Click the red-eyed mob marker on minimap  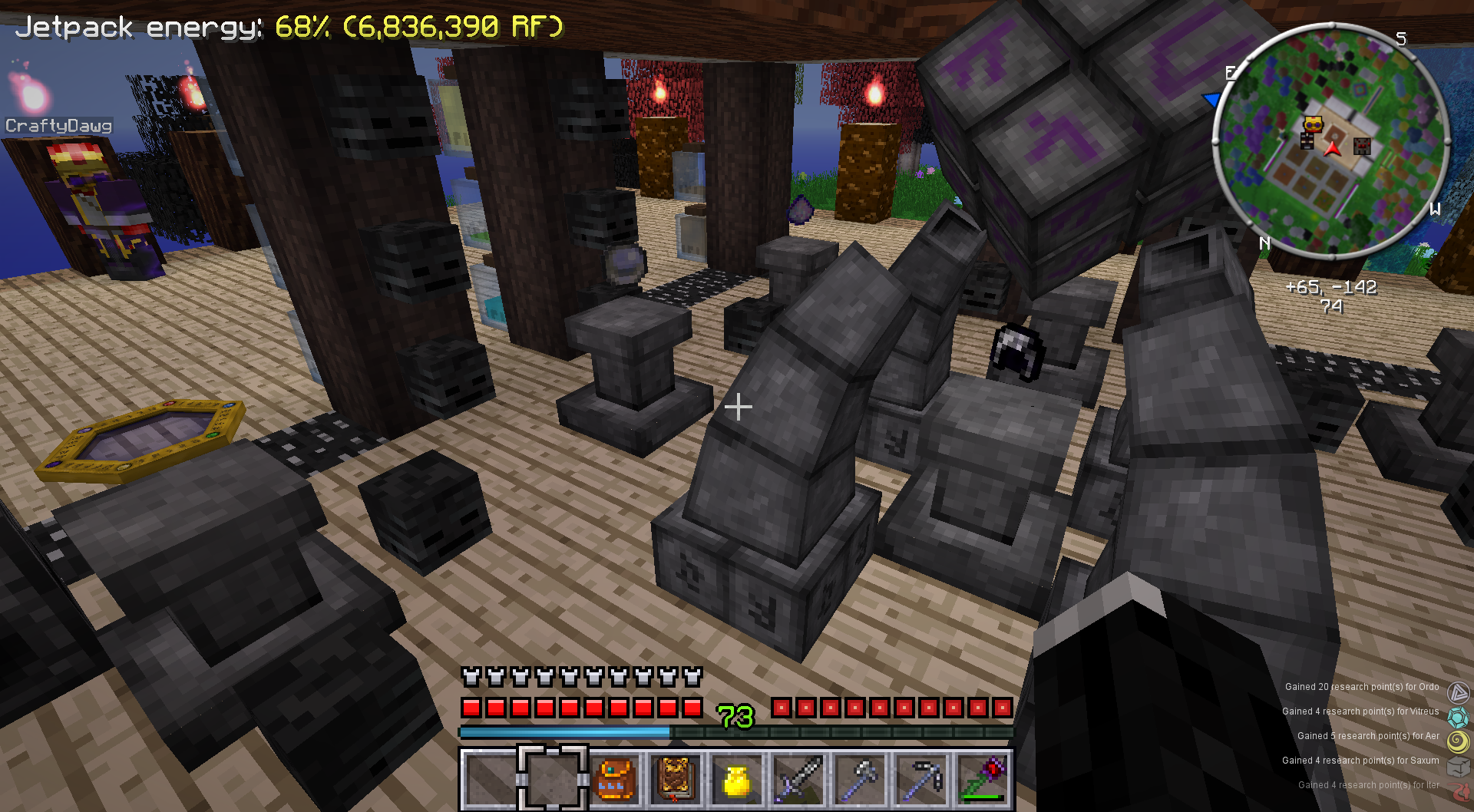coord(1362,146)
